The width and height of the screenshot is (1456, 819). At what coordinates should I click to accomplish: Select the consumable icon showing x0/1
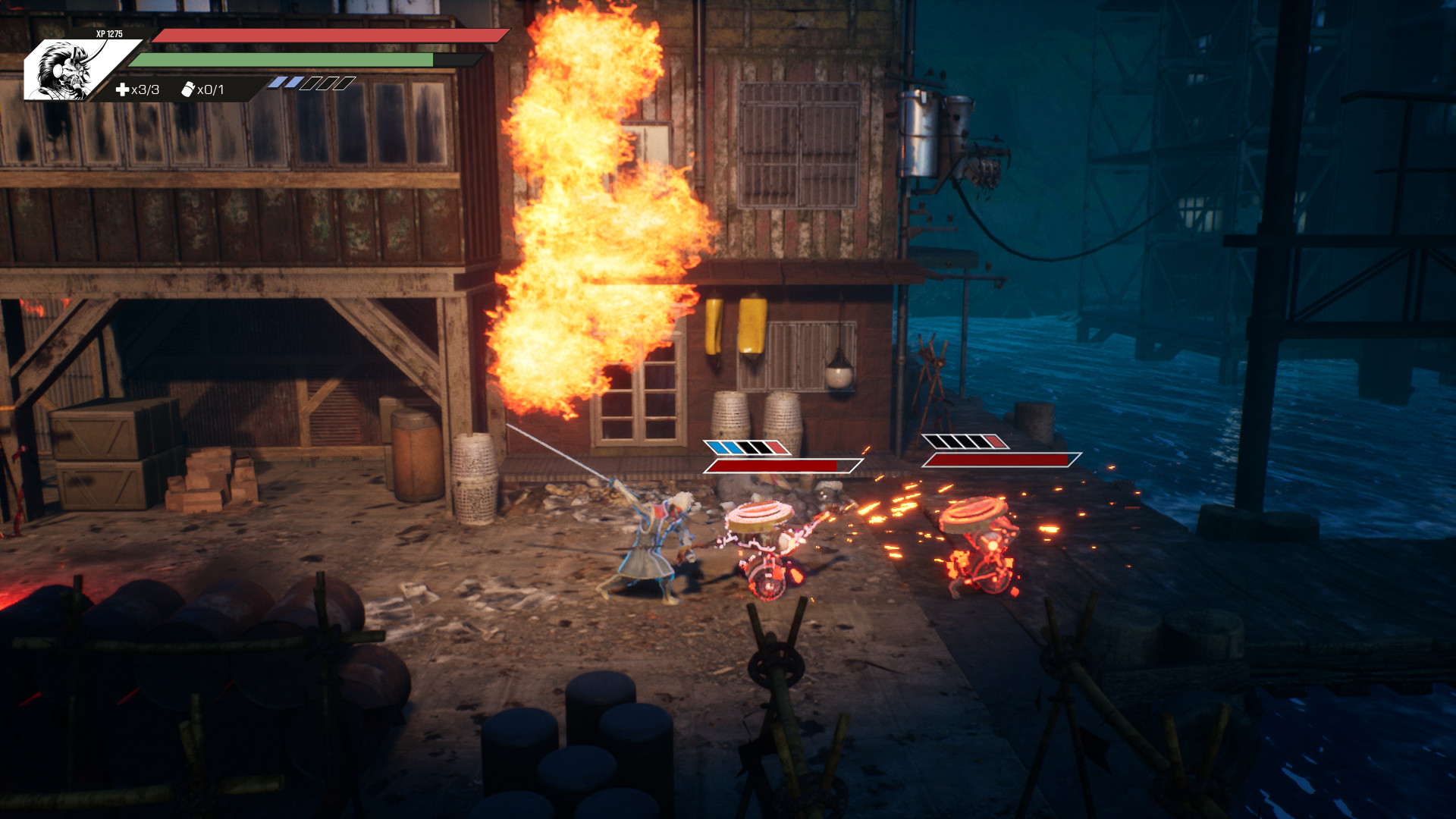pyautogui.click(x=188, y=89)
